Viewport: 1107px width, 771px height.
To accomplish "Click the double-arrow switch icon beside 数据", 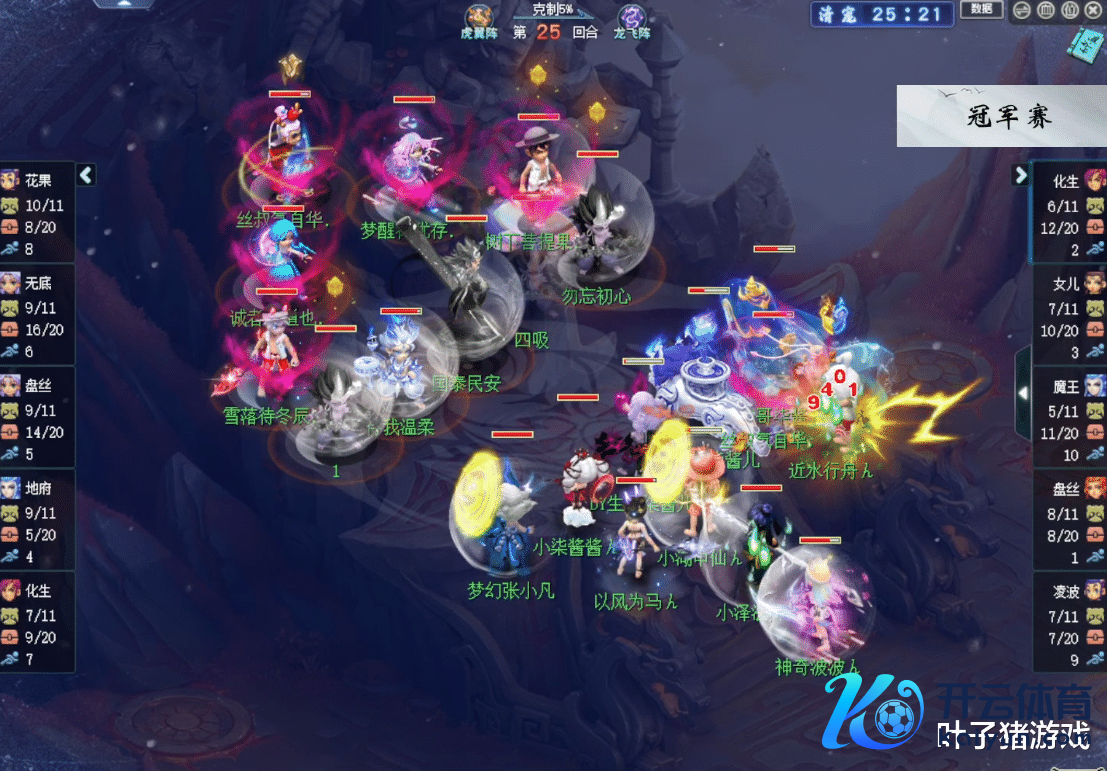I will click(1022, 11).
